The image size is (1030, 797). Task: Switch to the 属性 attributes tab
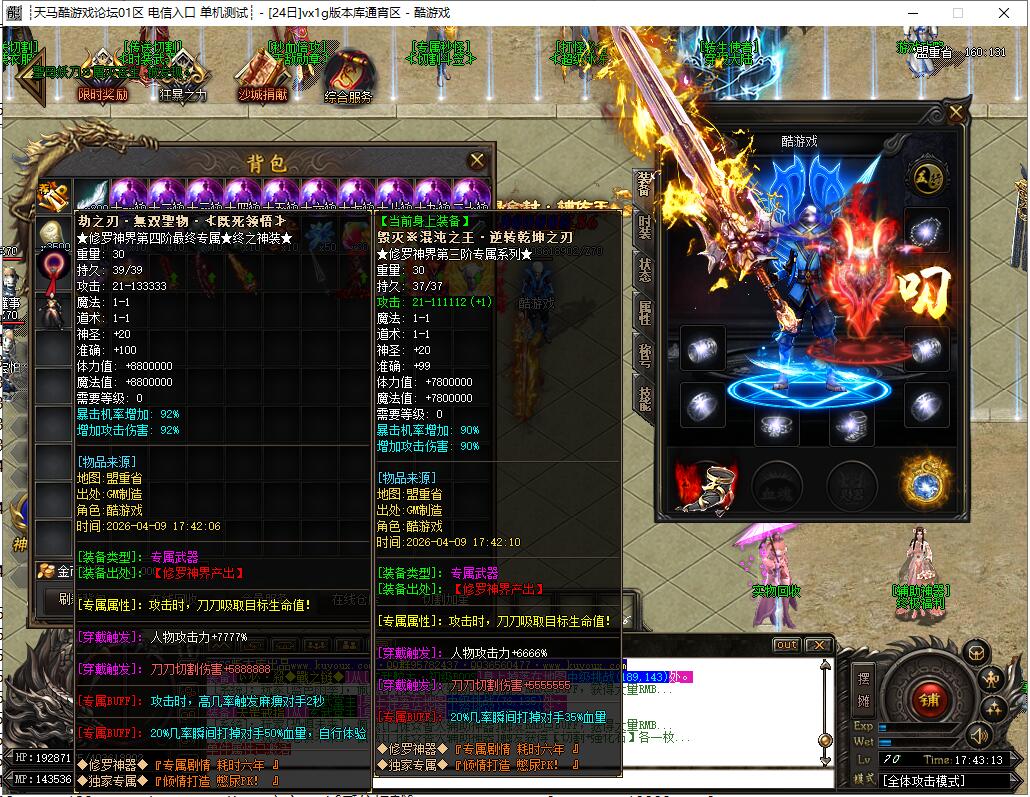tap(645, 312)
